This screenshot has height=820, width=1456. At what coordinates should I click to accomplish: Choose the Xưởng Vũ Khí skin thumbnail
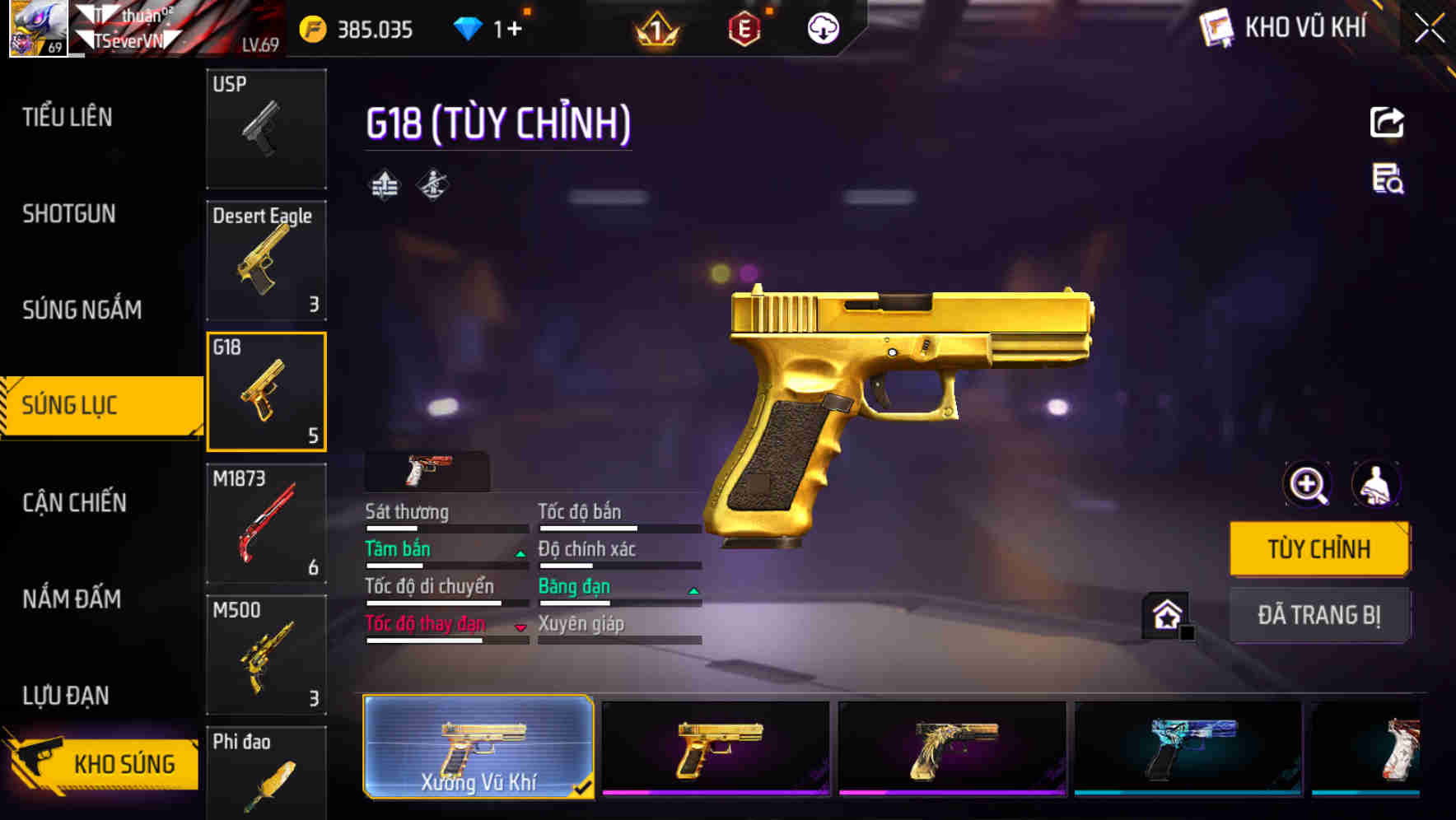478,753
